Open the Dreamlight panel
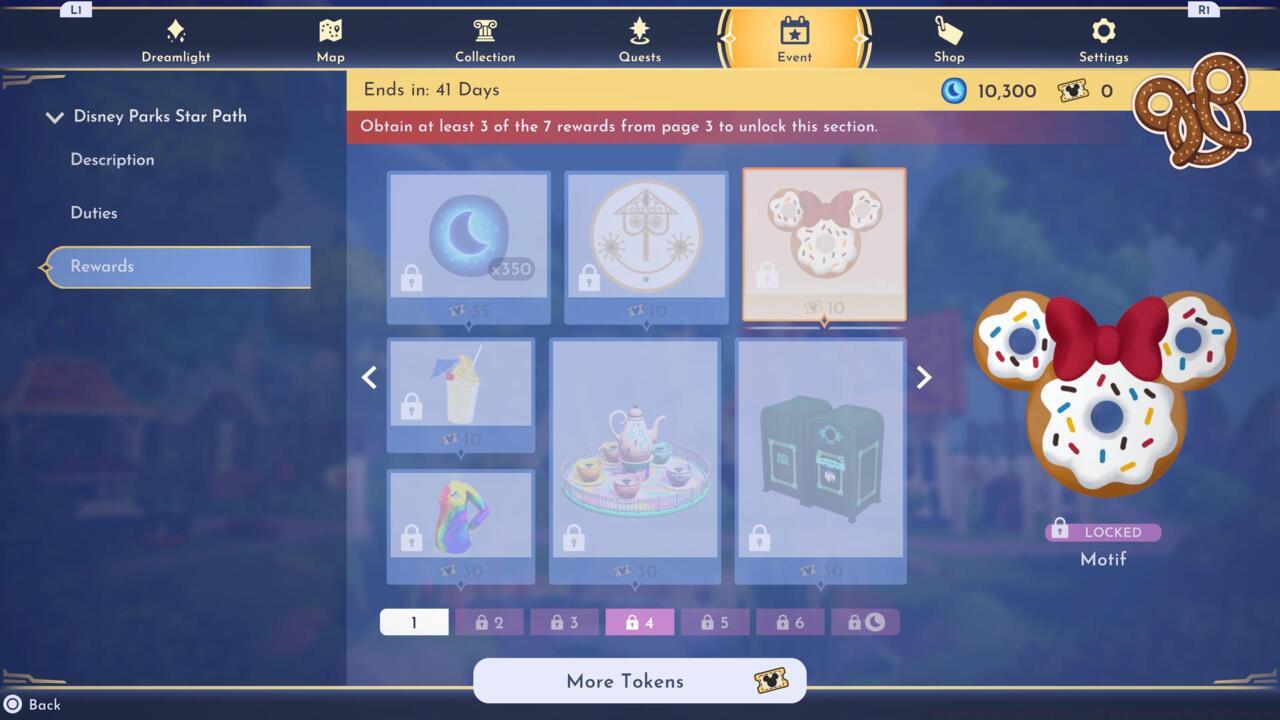This screenshot has width=1280, height=720. 176,38
